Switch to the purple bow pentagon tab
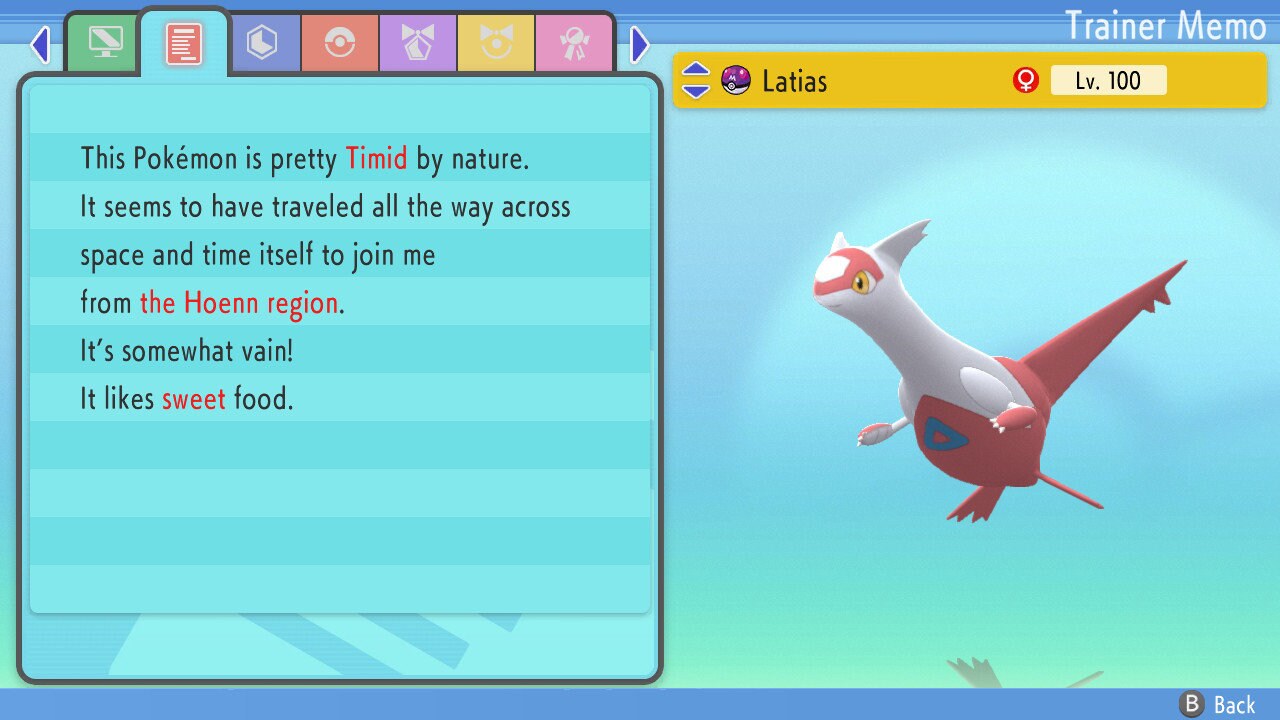 (x=418, y=43)
